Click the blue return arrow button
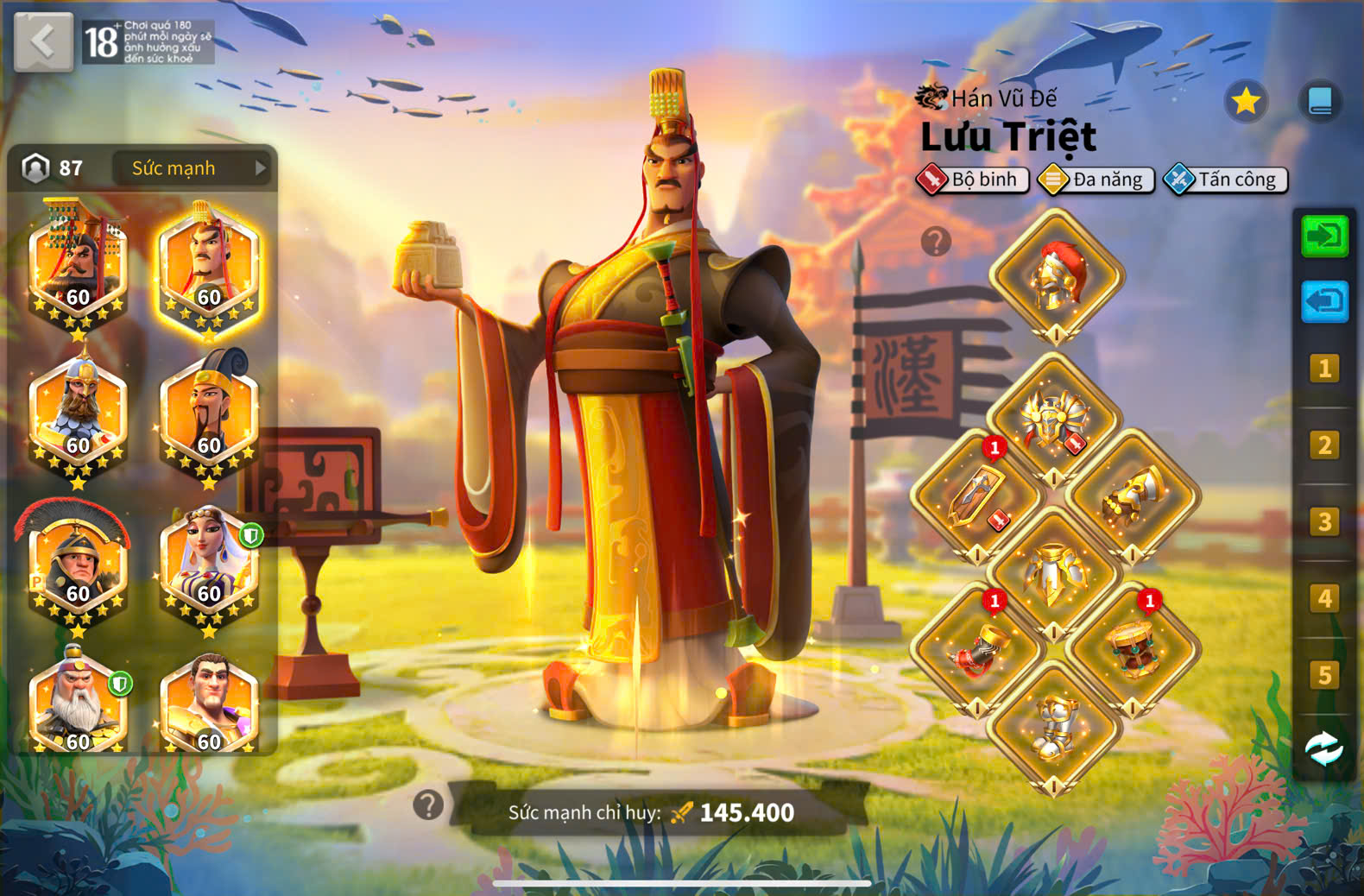 [x=1324, y=302]
